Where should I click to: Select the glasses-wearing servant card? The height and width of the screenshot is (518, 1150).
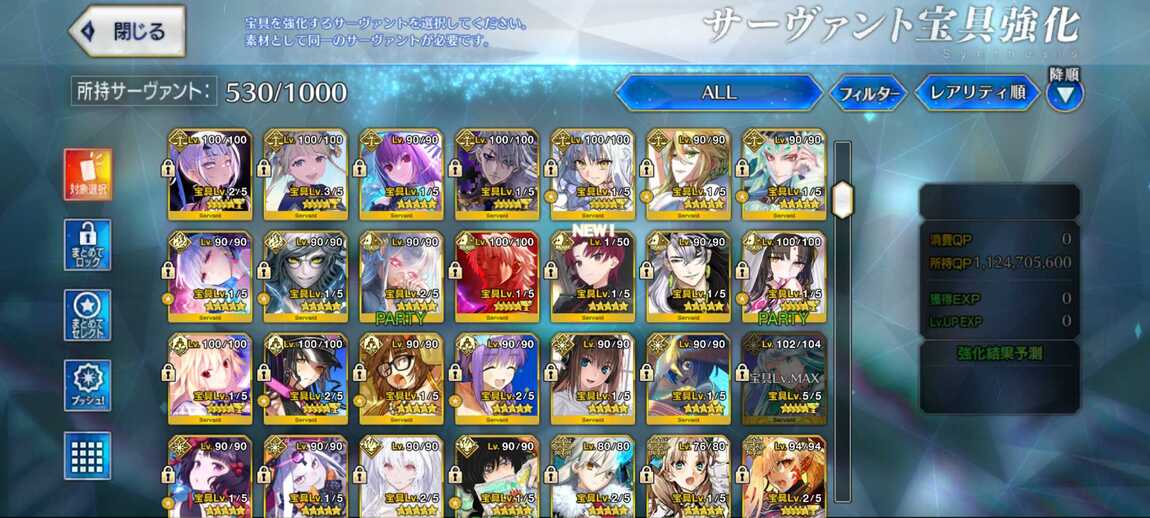click(401, 377)
